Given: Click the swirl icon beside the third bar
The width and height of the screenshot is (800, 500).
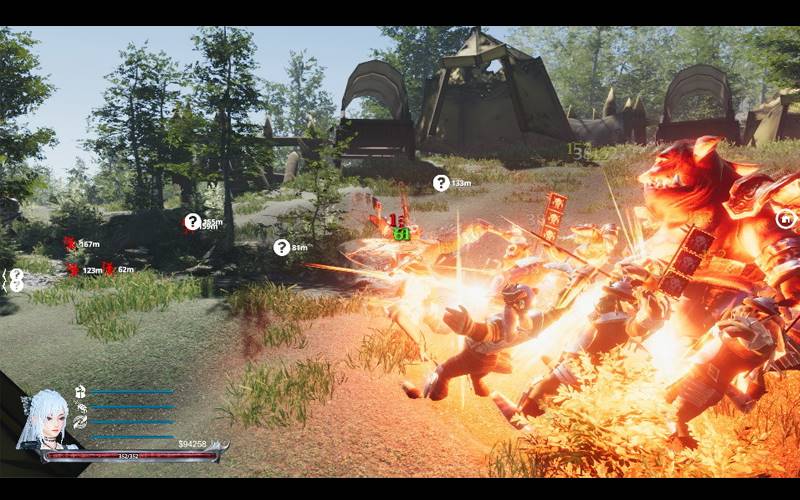Looking at the screenshot, I should (x=81, y=421).
